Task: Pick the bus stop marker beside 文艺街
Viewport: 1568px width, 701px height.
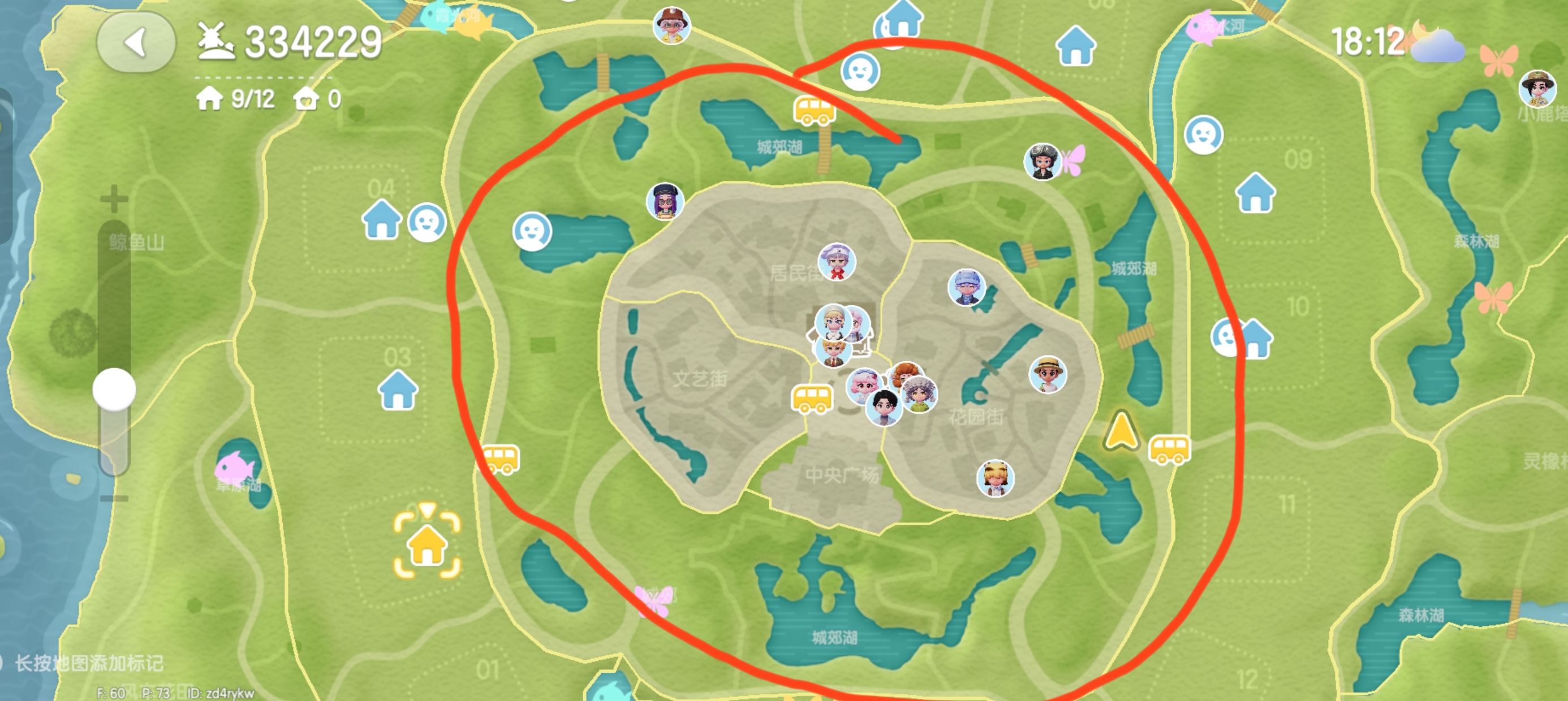Action: (x=811, y=399)
